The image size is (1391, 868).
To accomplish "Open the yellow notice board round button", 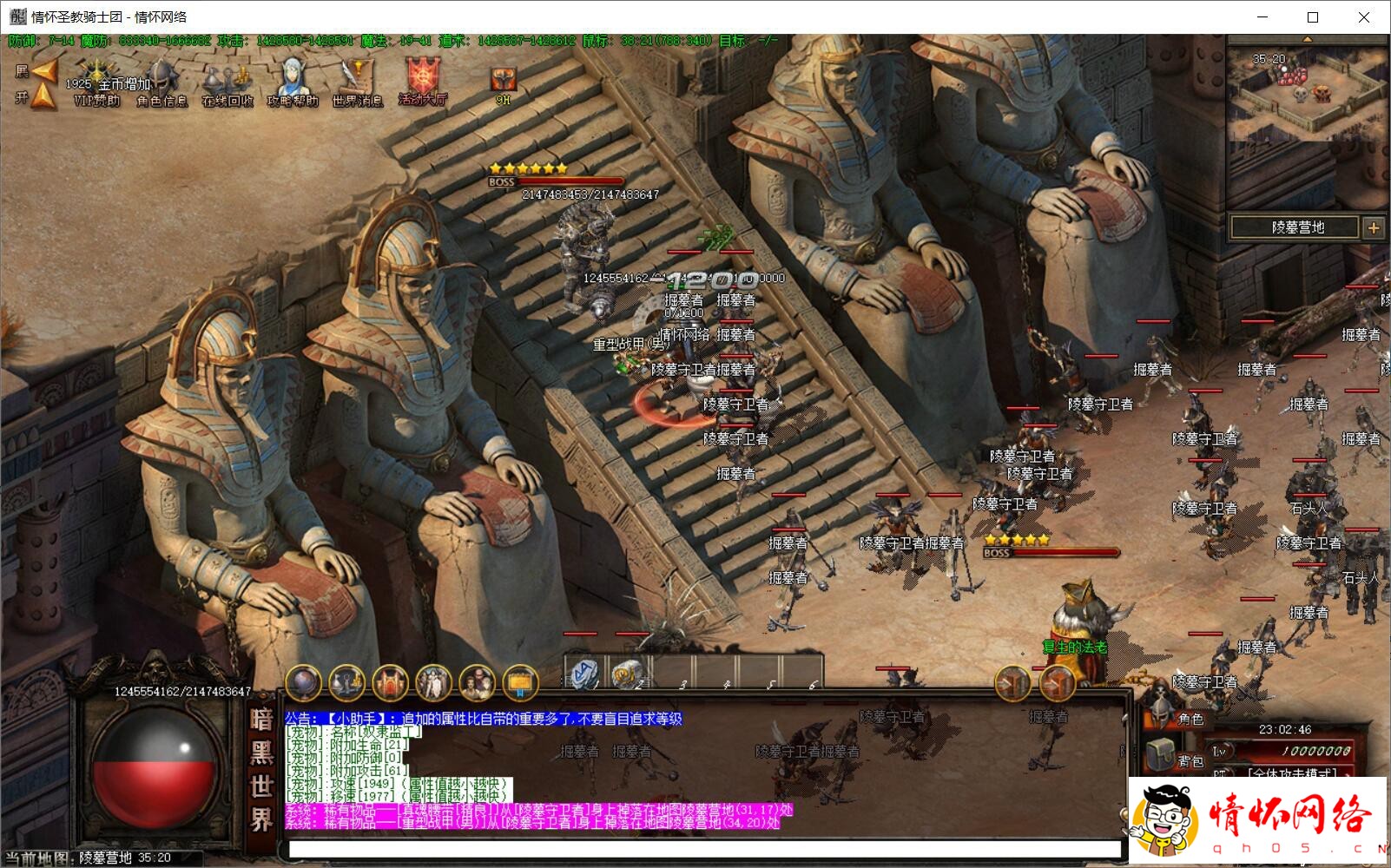I will 520,684.
